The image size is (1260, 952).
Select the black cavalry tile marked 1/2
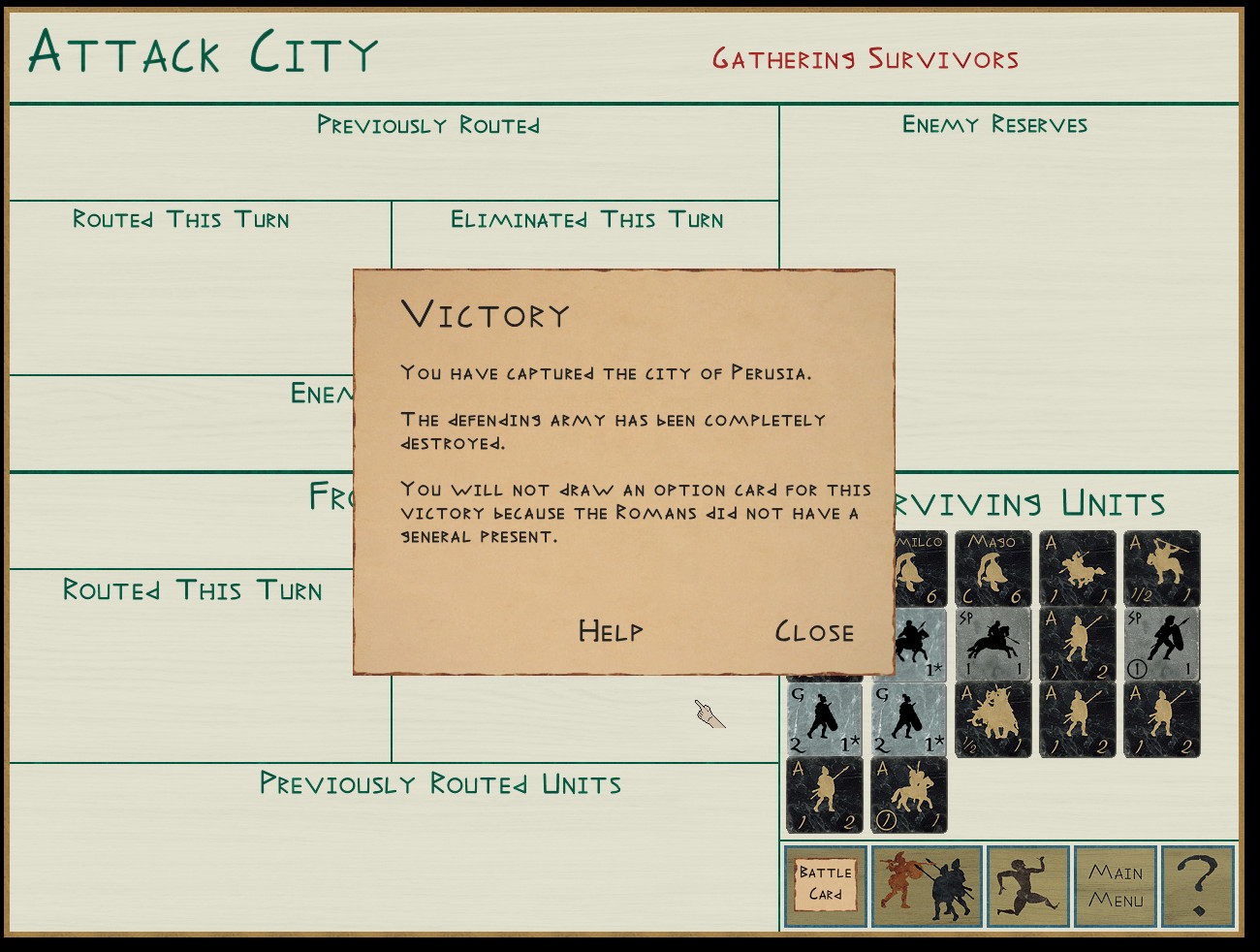pos(1162,569)
